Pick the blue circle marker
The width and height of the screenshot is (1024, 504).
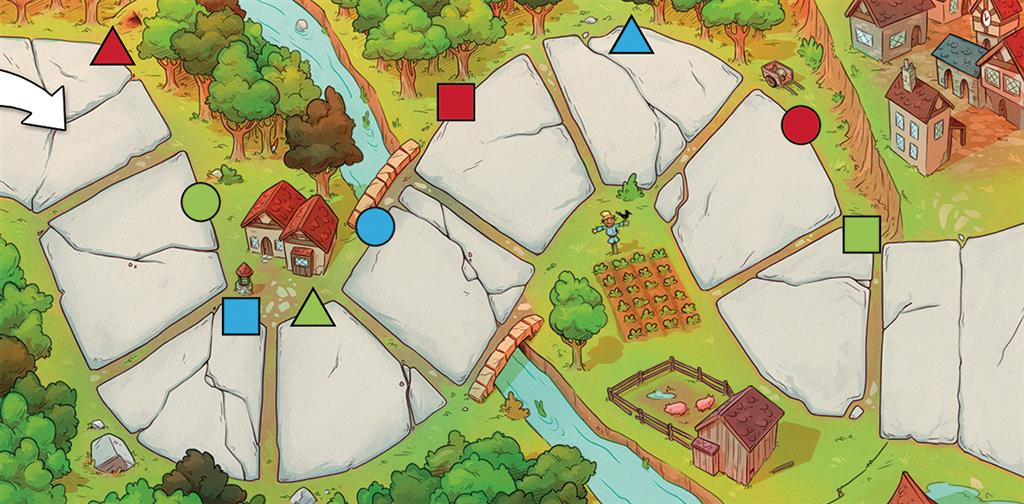(375, 227)
